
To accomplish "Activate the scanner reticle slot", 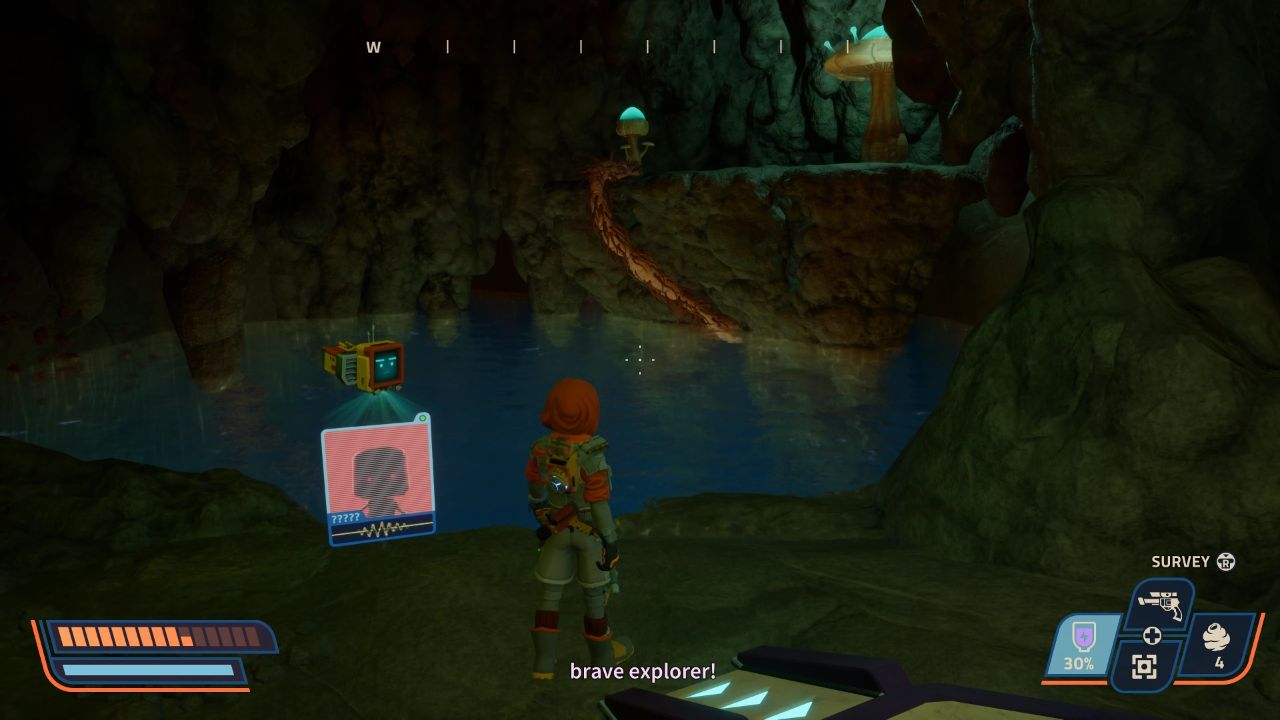I will [x=1144, y=667].
